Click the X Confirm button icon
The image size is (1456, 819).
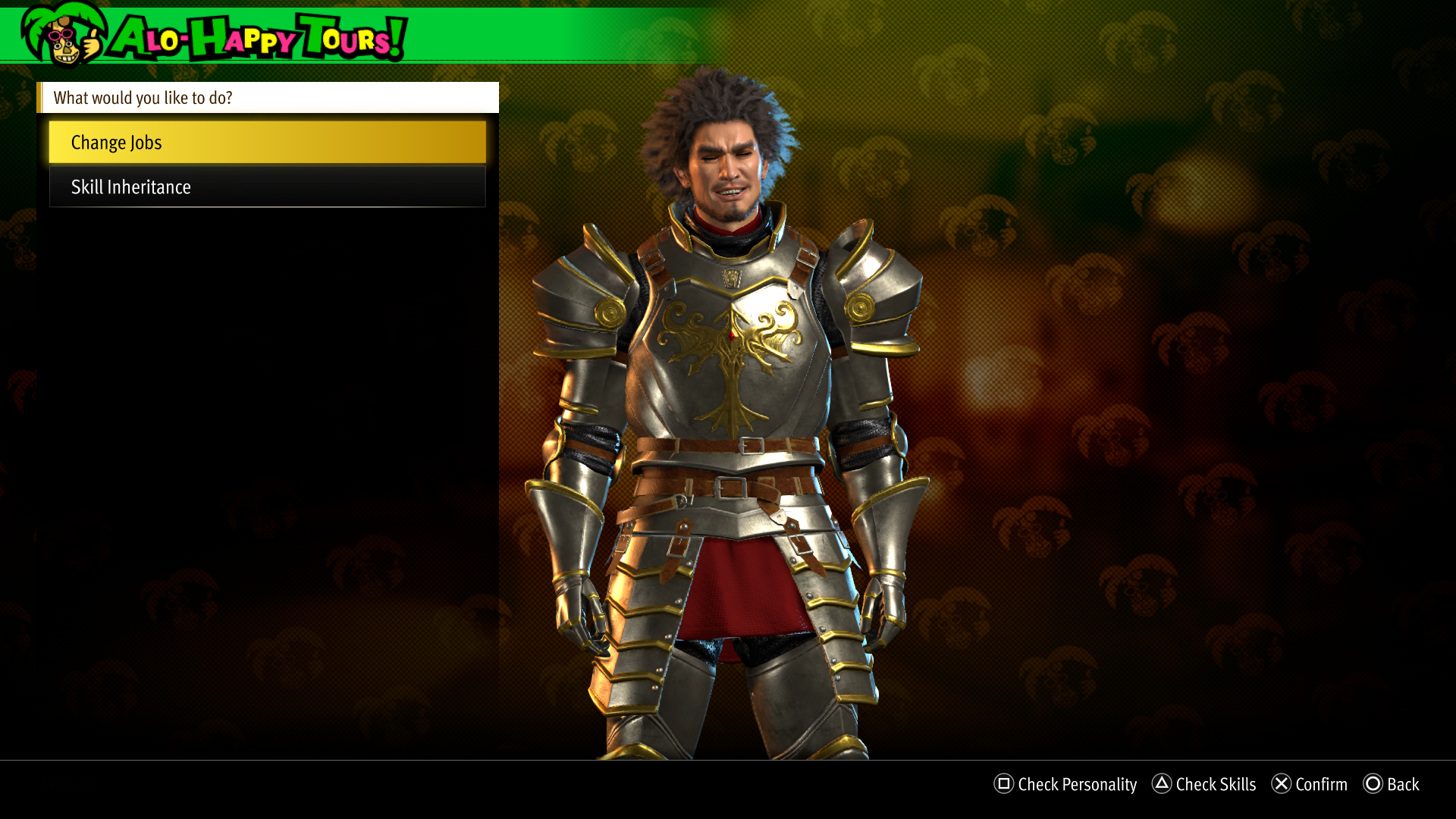(x=1282, y=785)
